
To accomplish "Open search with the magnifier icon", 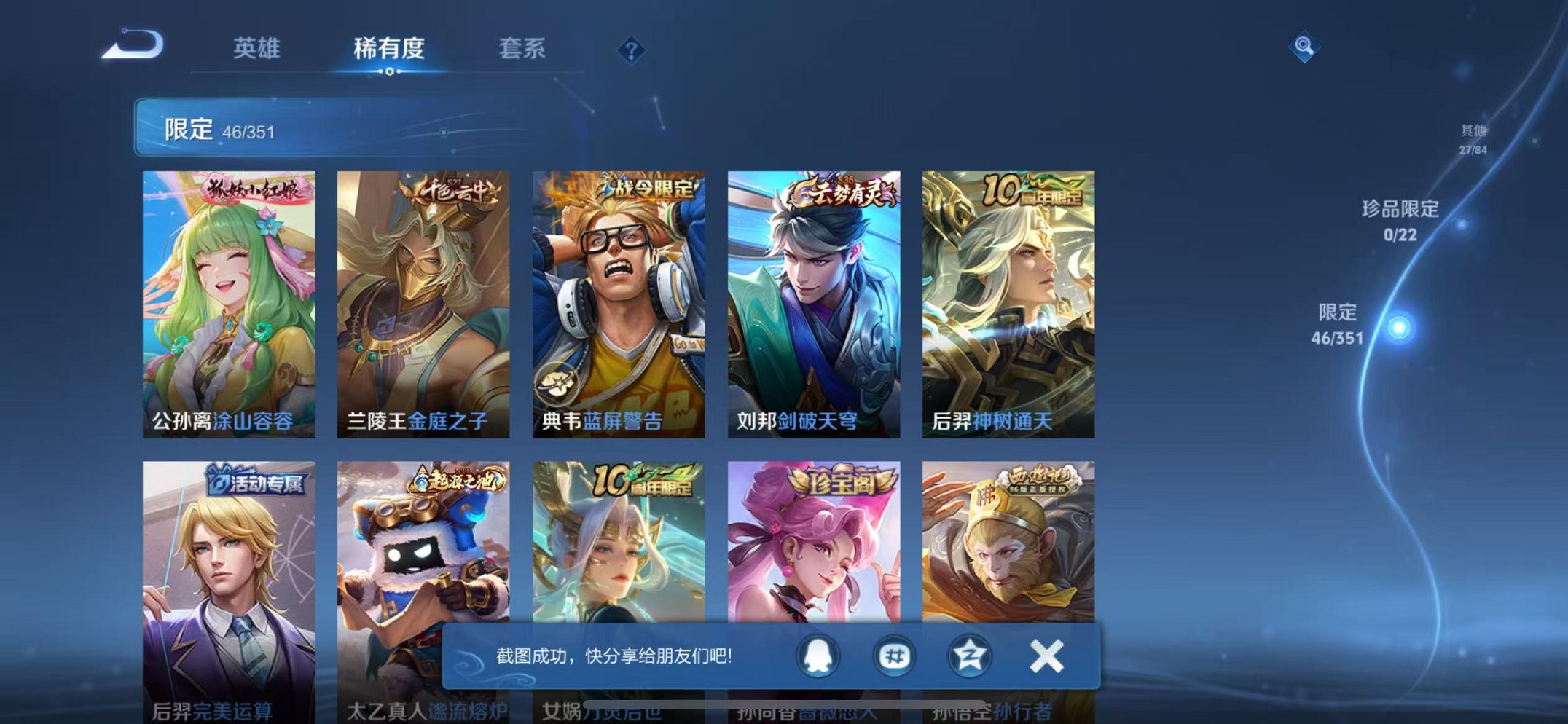I will pos(1304,47).
